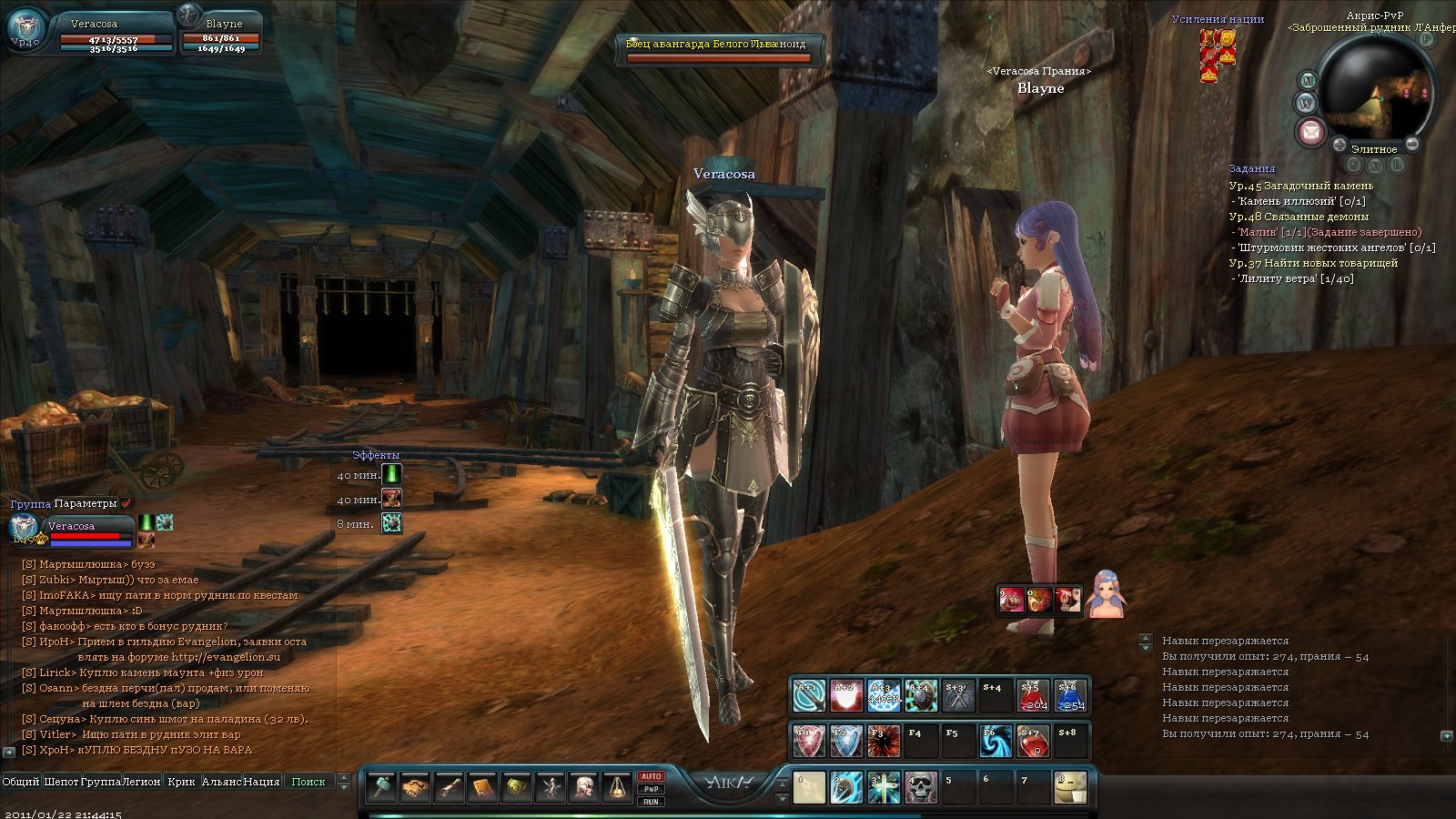
Task: Switch chat to the Шепот tab
Action: pos(61,782)
